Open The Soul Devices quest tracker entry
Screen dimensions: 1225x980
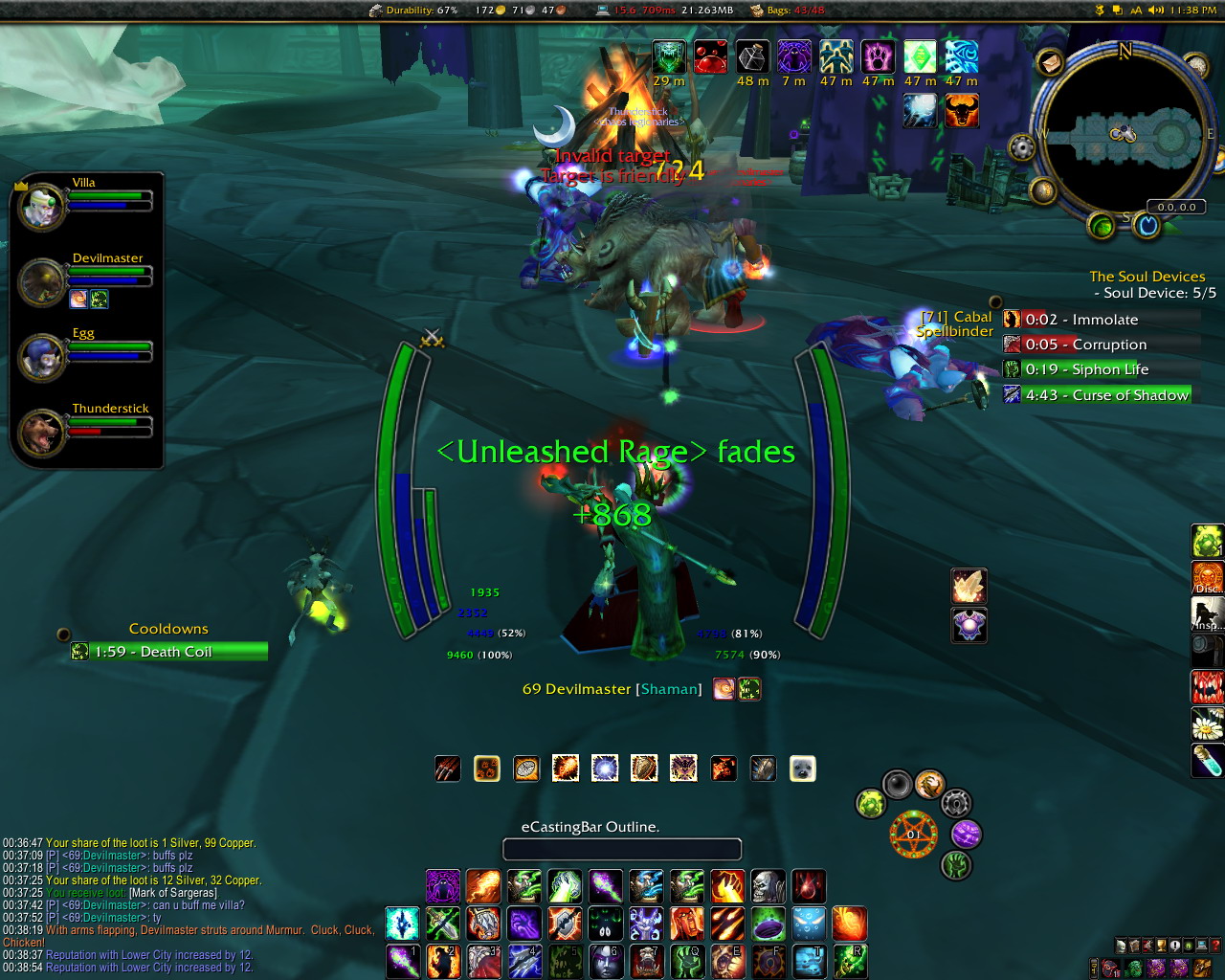pyautogui.click(x=1147, y=277)
